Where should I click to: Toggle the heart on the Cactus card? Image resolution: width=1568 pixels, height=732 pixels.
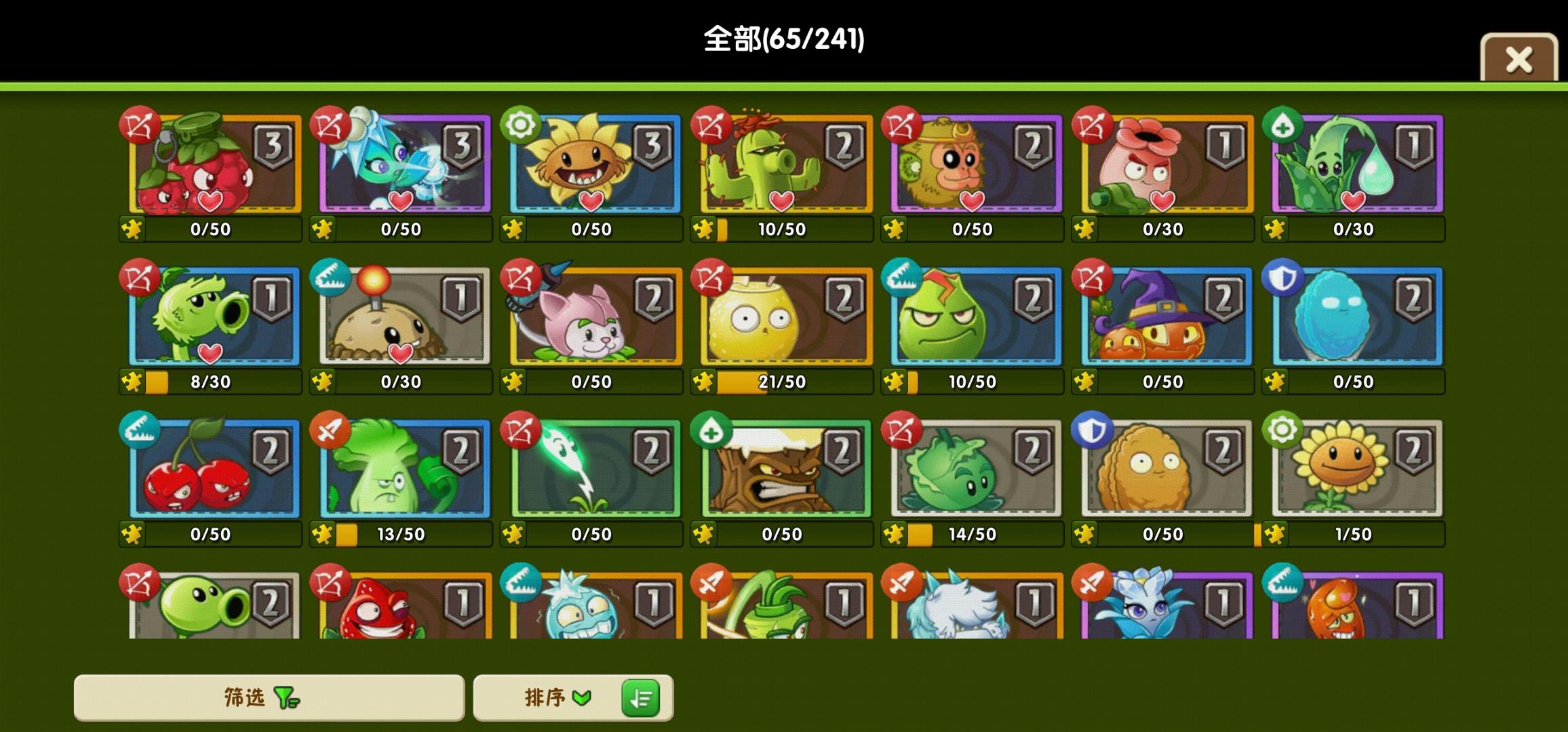click(x=781, y=203)
